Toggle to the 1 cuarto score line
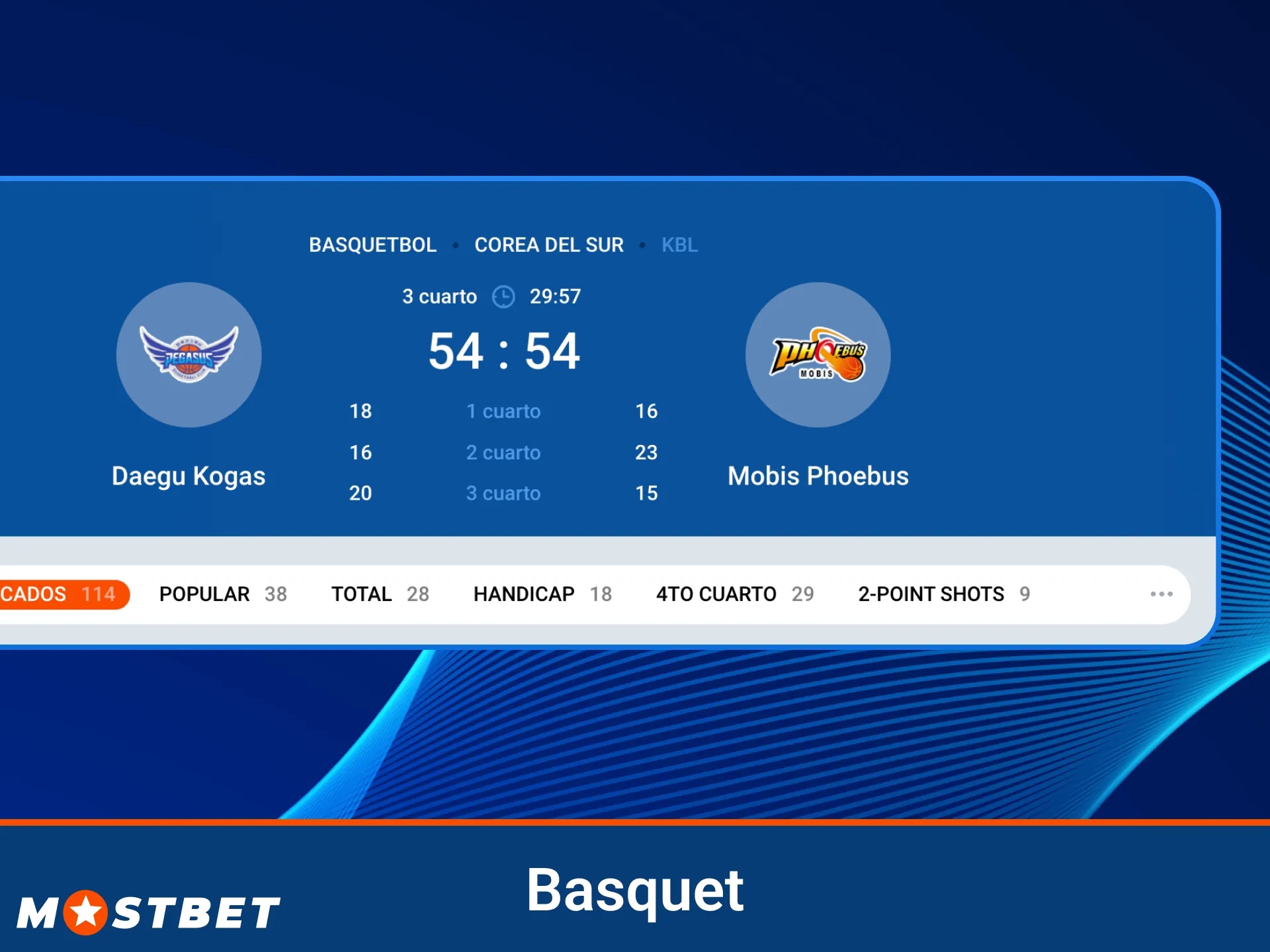Image resolution: width=1270 pixels, height=952 pixels. coord(503,411)
